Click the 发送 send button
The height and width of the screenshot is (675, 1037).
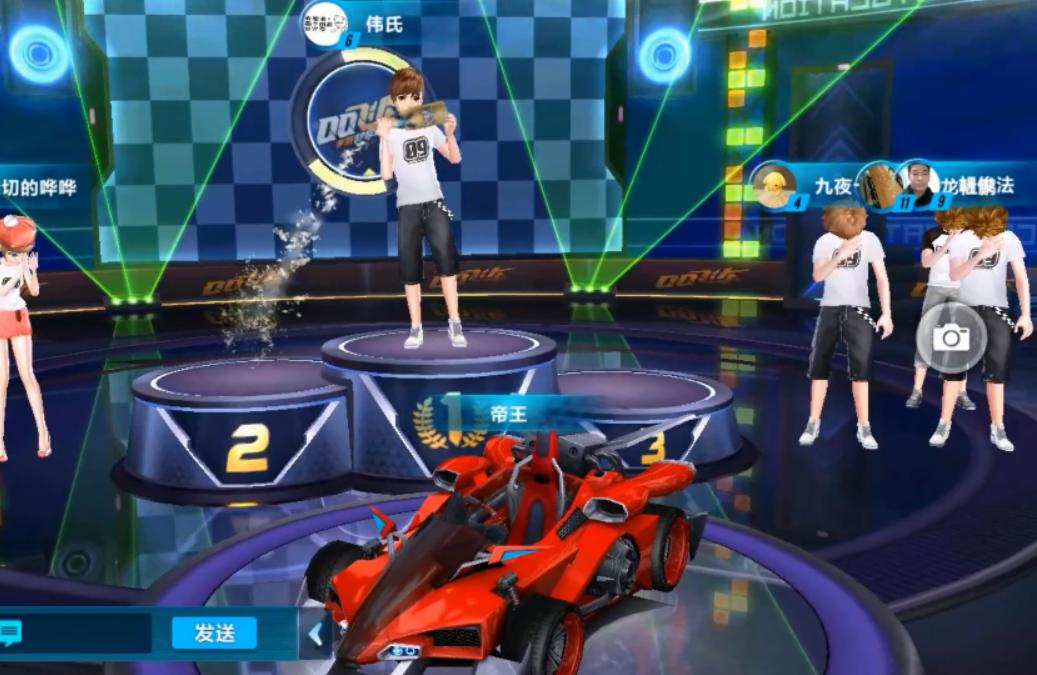click(x=213, y=632)
